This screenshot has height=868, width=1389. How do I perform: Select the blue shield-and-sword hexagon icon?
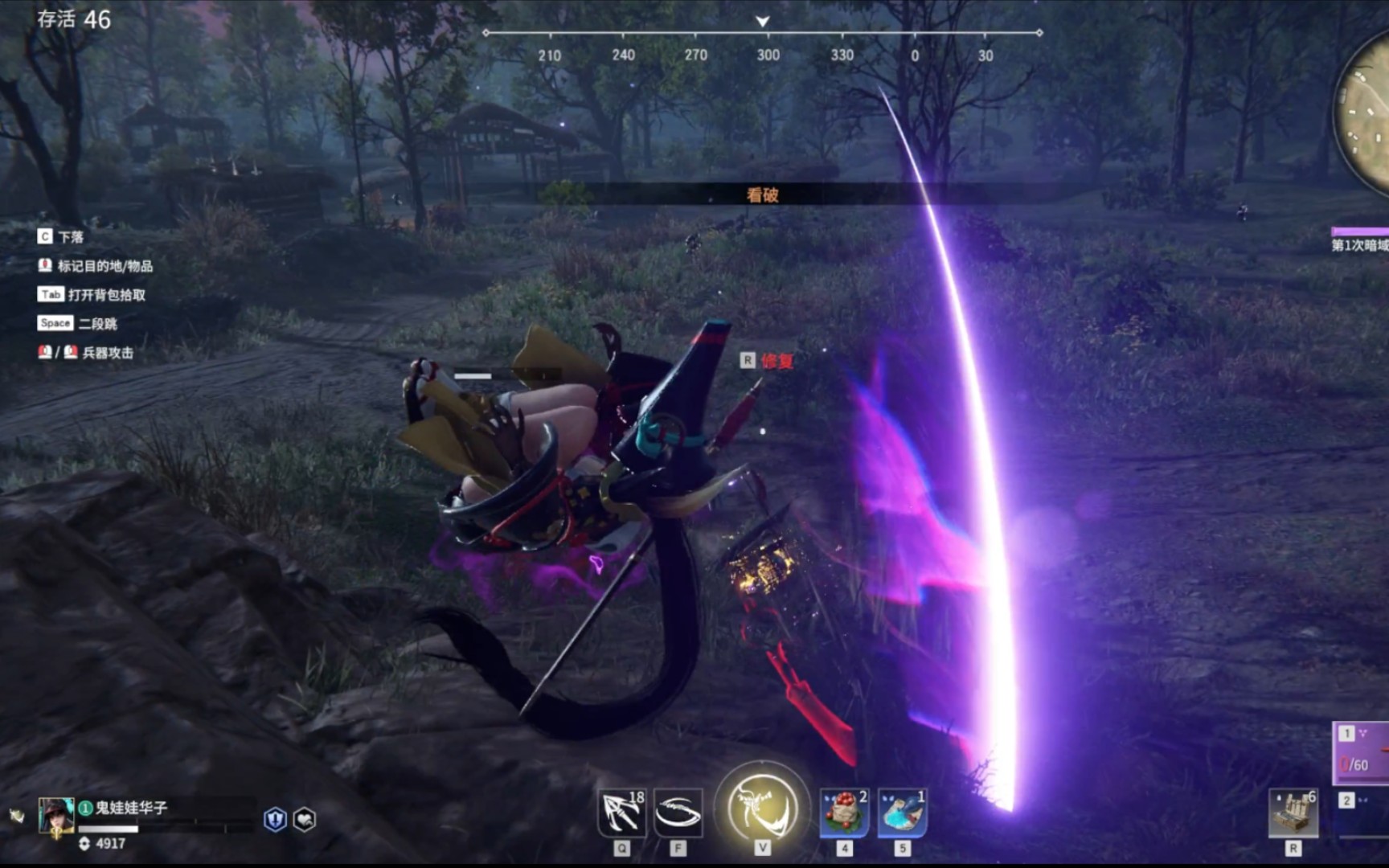click(275, 819)
